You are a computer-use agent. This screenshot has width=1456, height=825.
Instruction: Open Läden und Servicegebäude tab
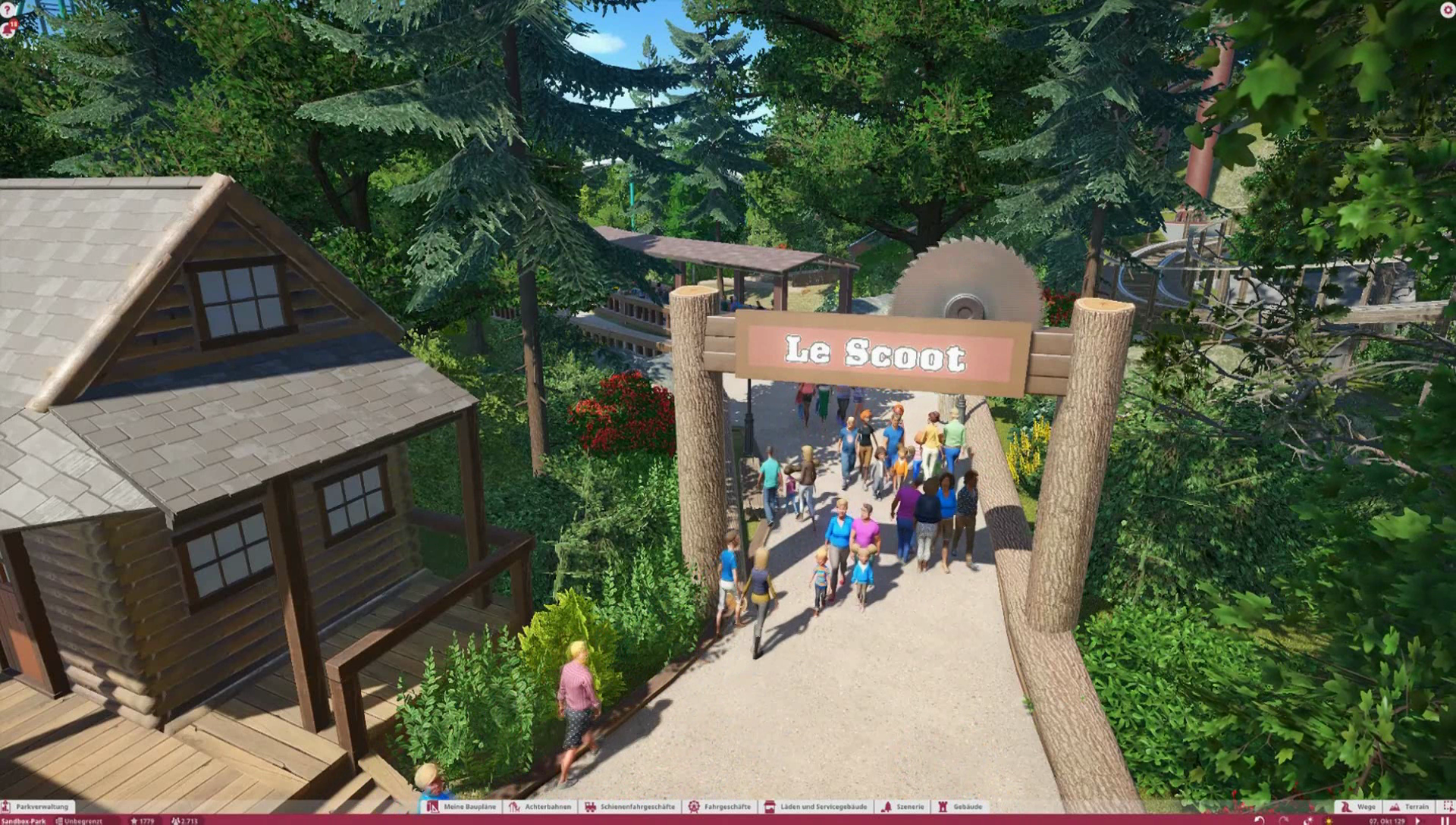pos(816,807)
